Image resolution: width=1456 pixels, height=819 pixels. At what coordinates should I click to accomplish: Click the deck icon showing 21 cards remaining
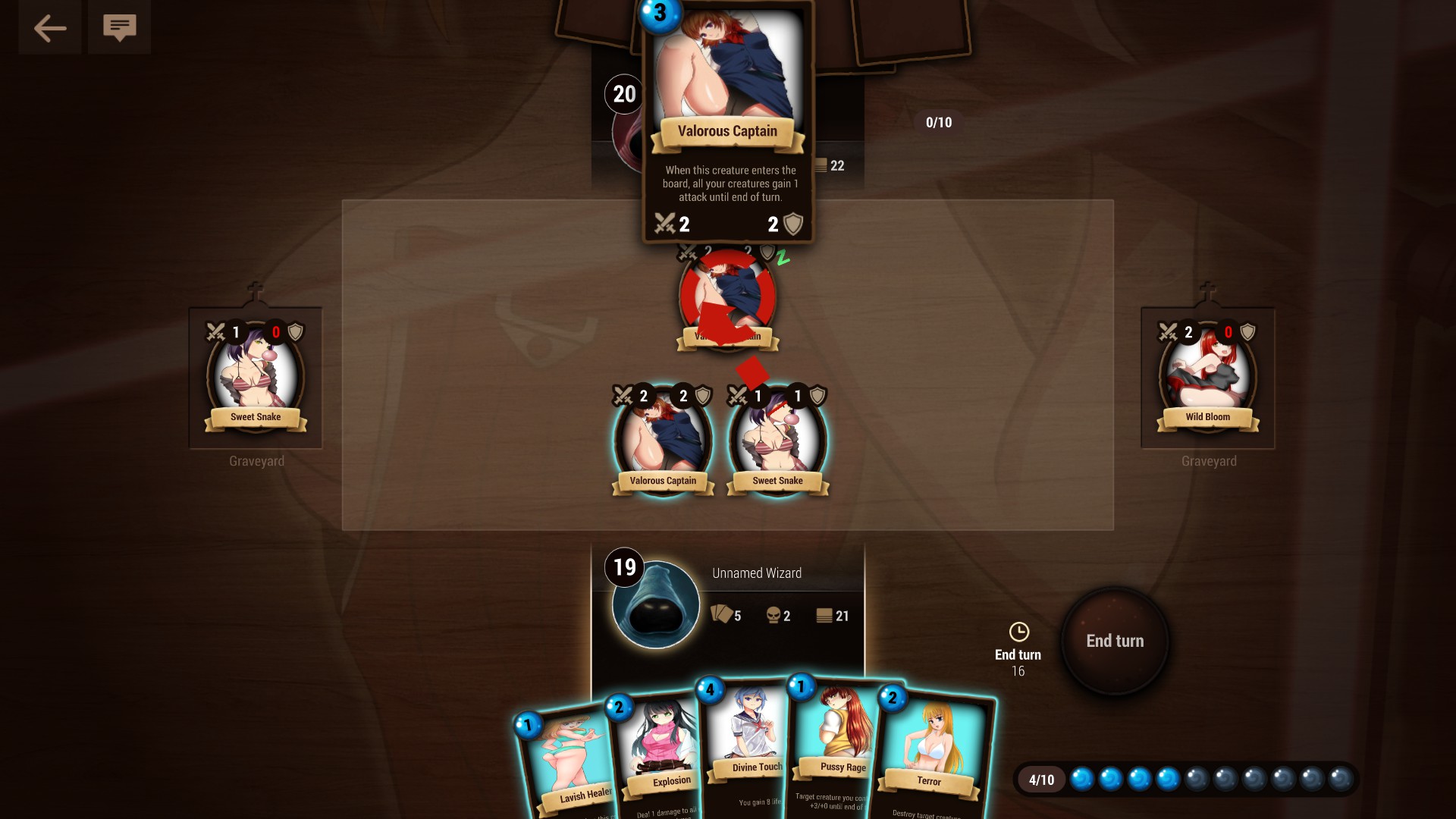click(824, 616)
